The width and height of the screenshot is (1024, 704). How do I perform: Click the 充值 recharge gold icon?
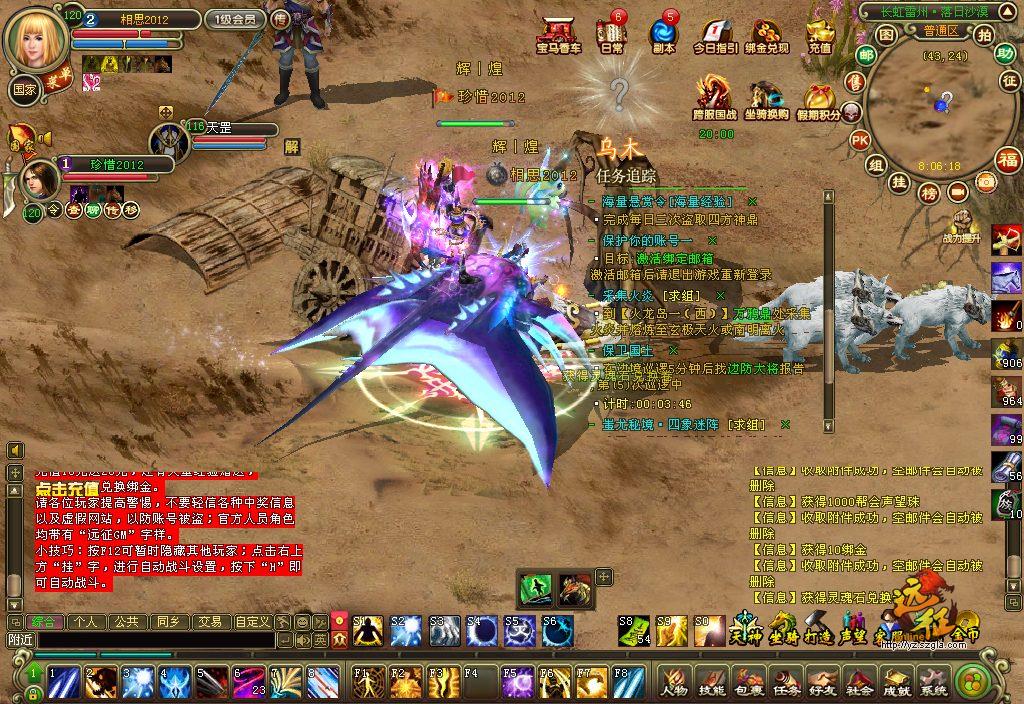(820, 35)
